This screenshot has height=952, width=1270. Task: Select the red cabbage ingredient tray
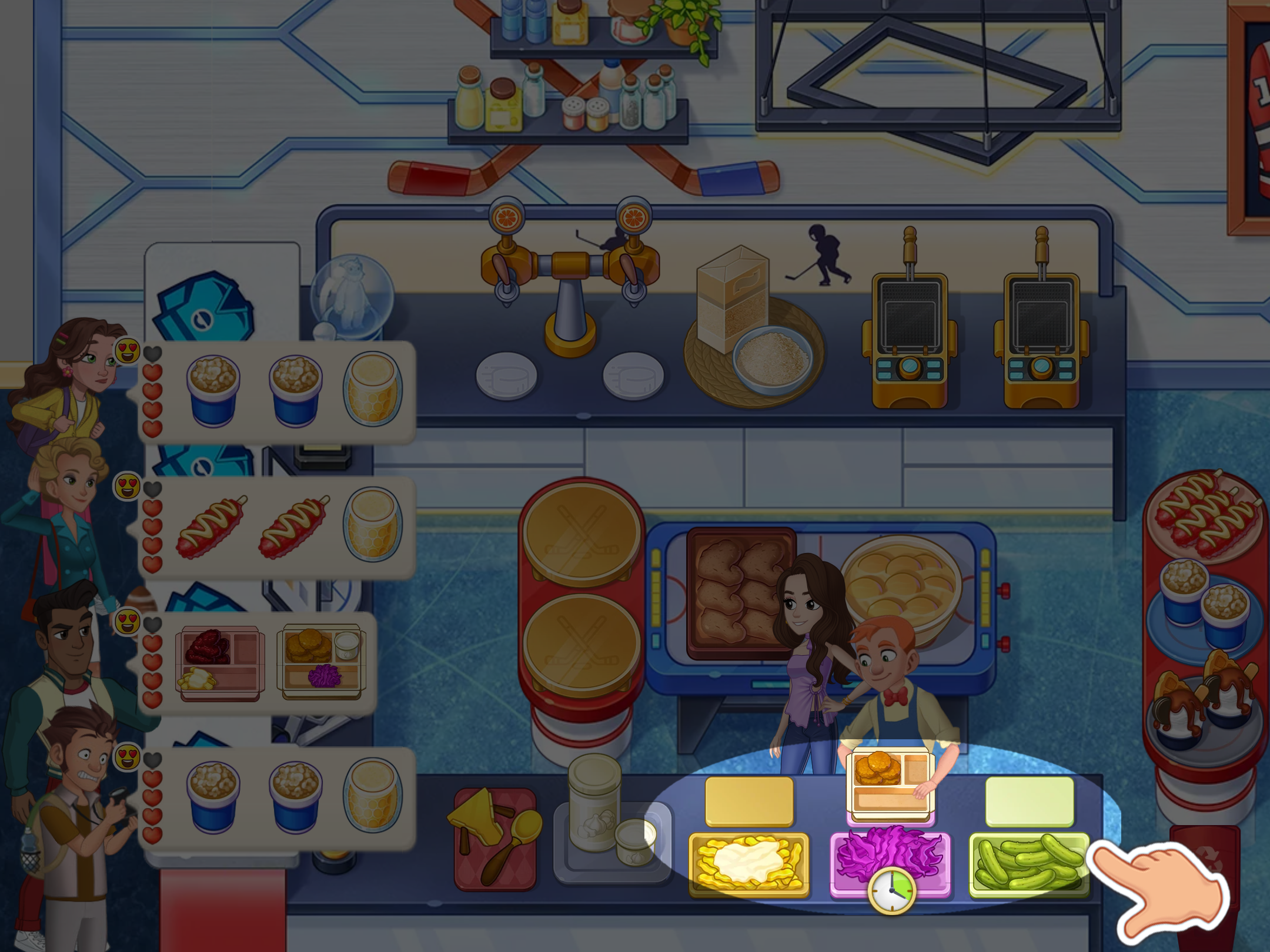tap(889, 855)
